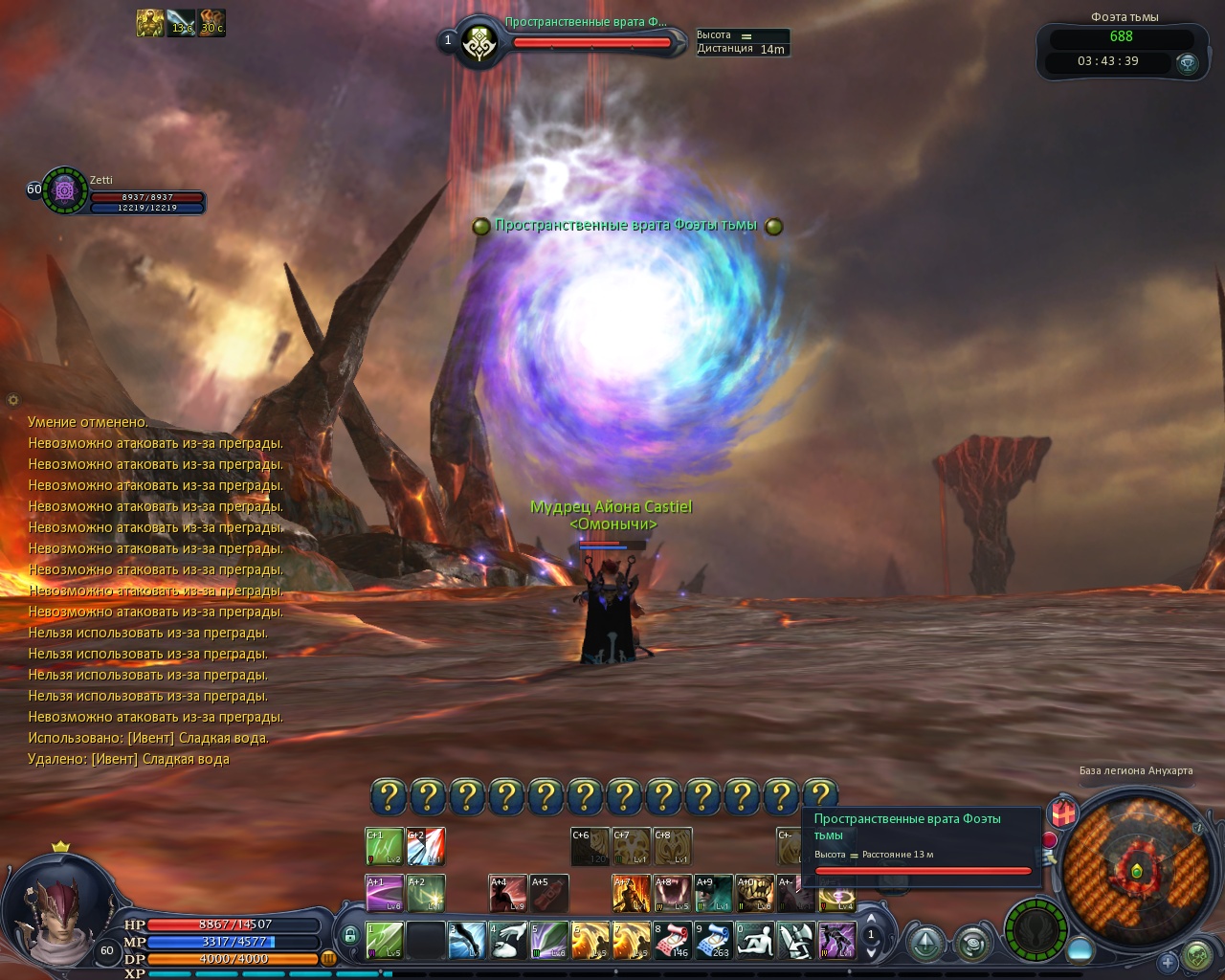Click the Фоэта тьмы trophy icon
The width and height of the screenshot is (1225, 980).
[x=1188, y=63]
